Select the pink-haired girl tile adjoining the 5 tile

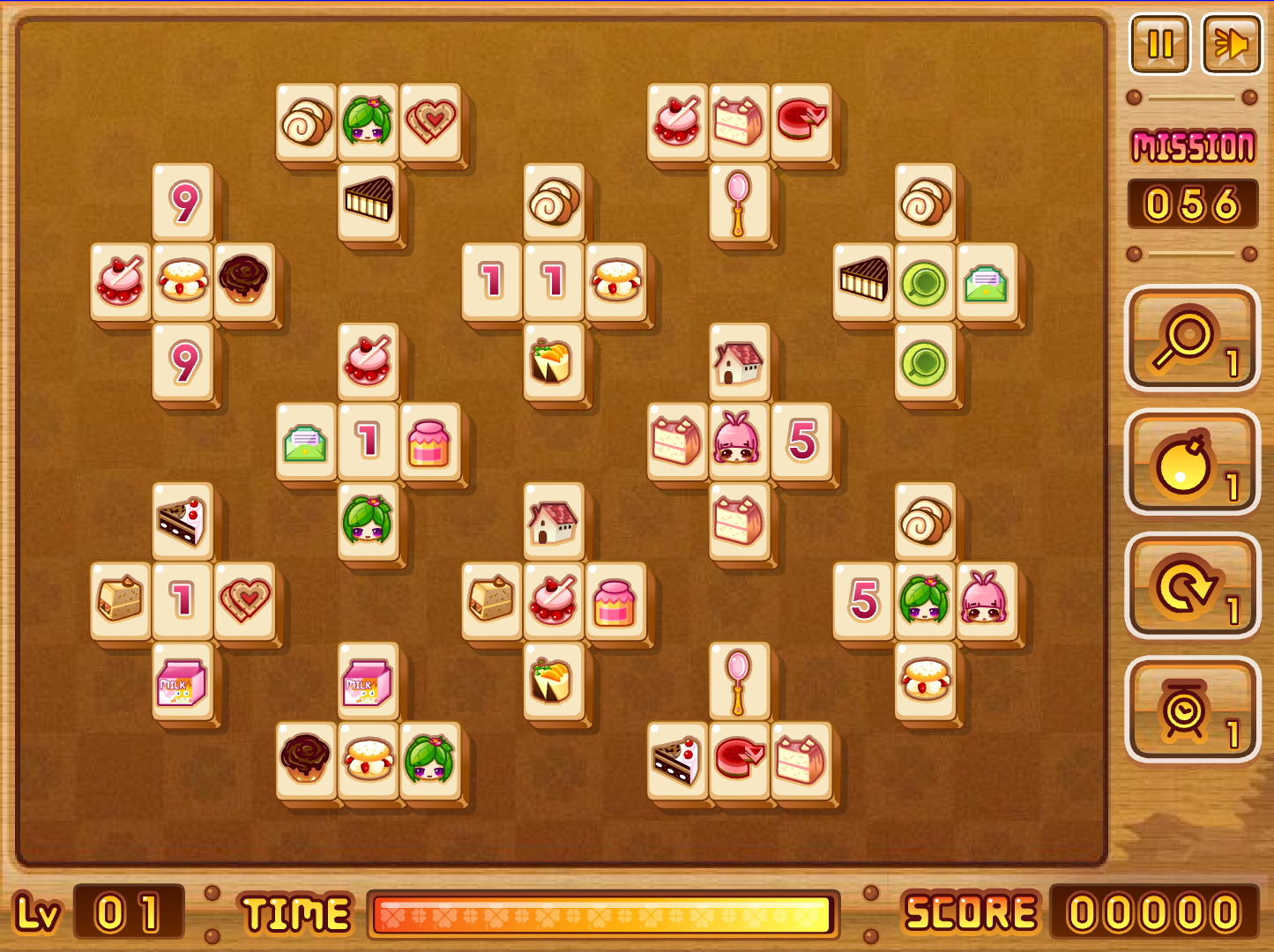coord(739,441)
